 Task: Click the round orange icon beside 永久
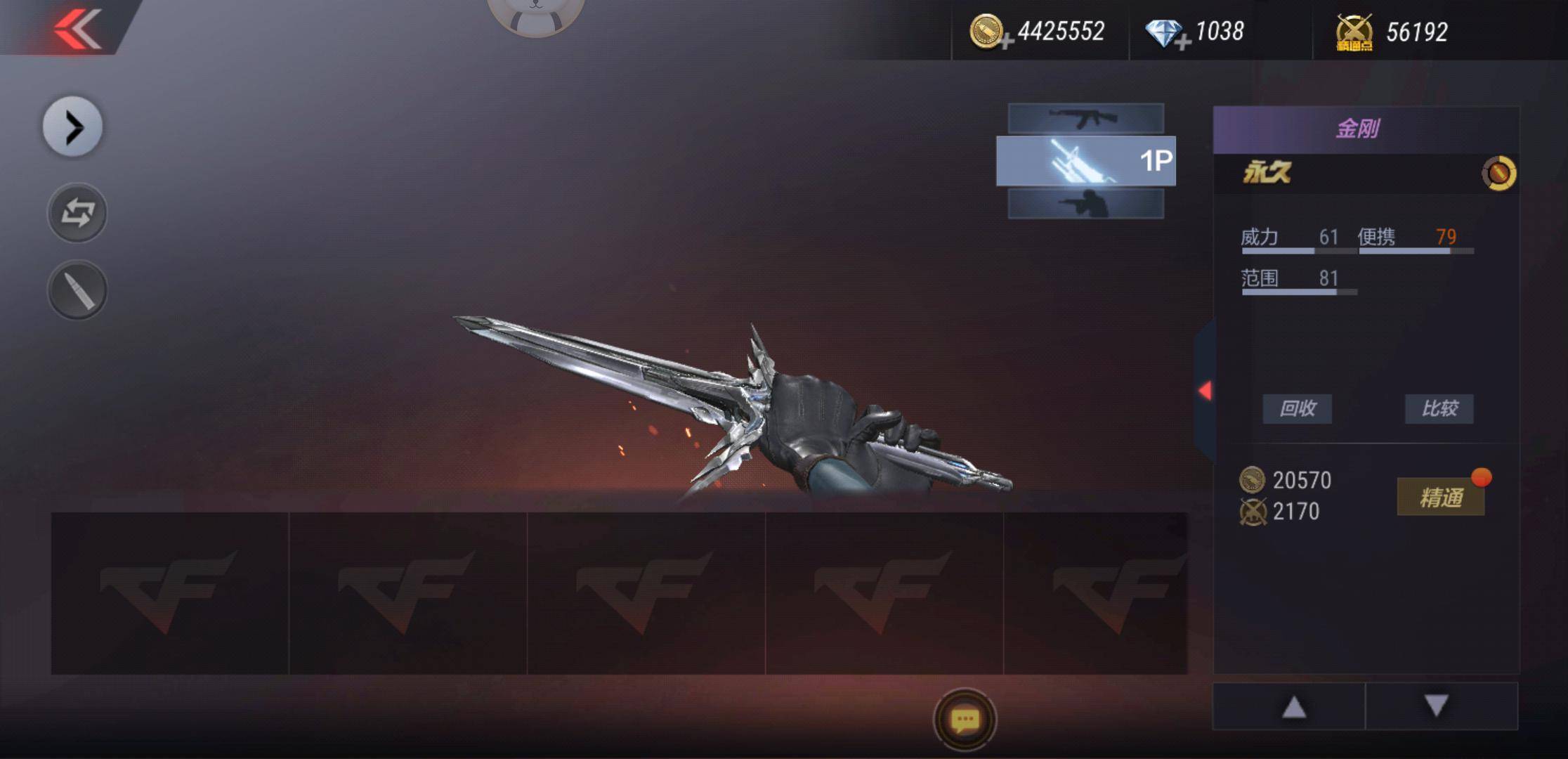(x=1498, y=173)
